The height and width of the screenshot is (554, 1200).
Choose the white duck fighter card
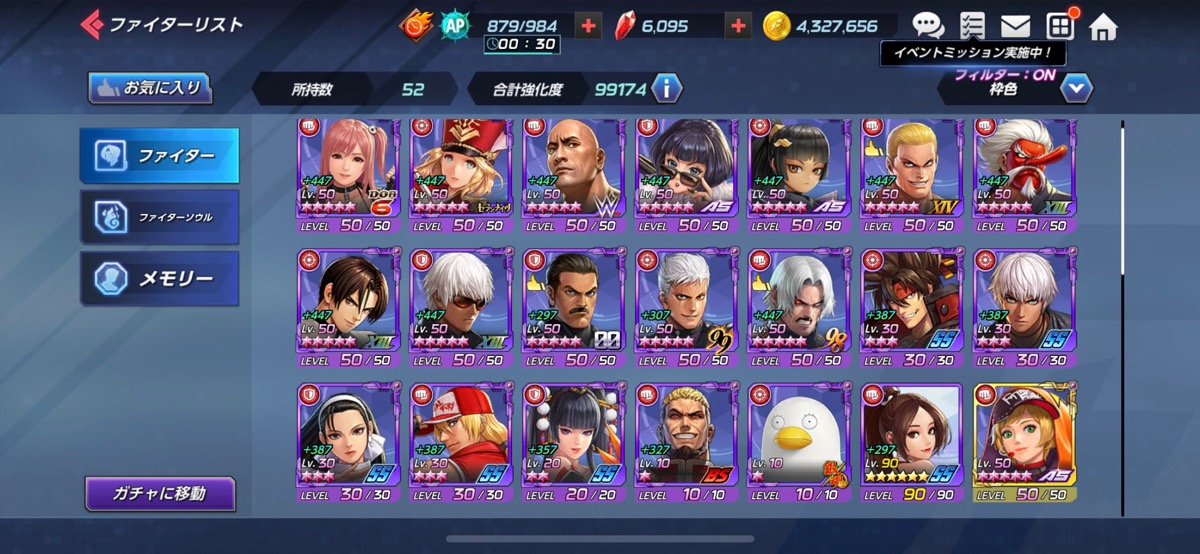pyautogui.click(x=800, y=438)
